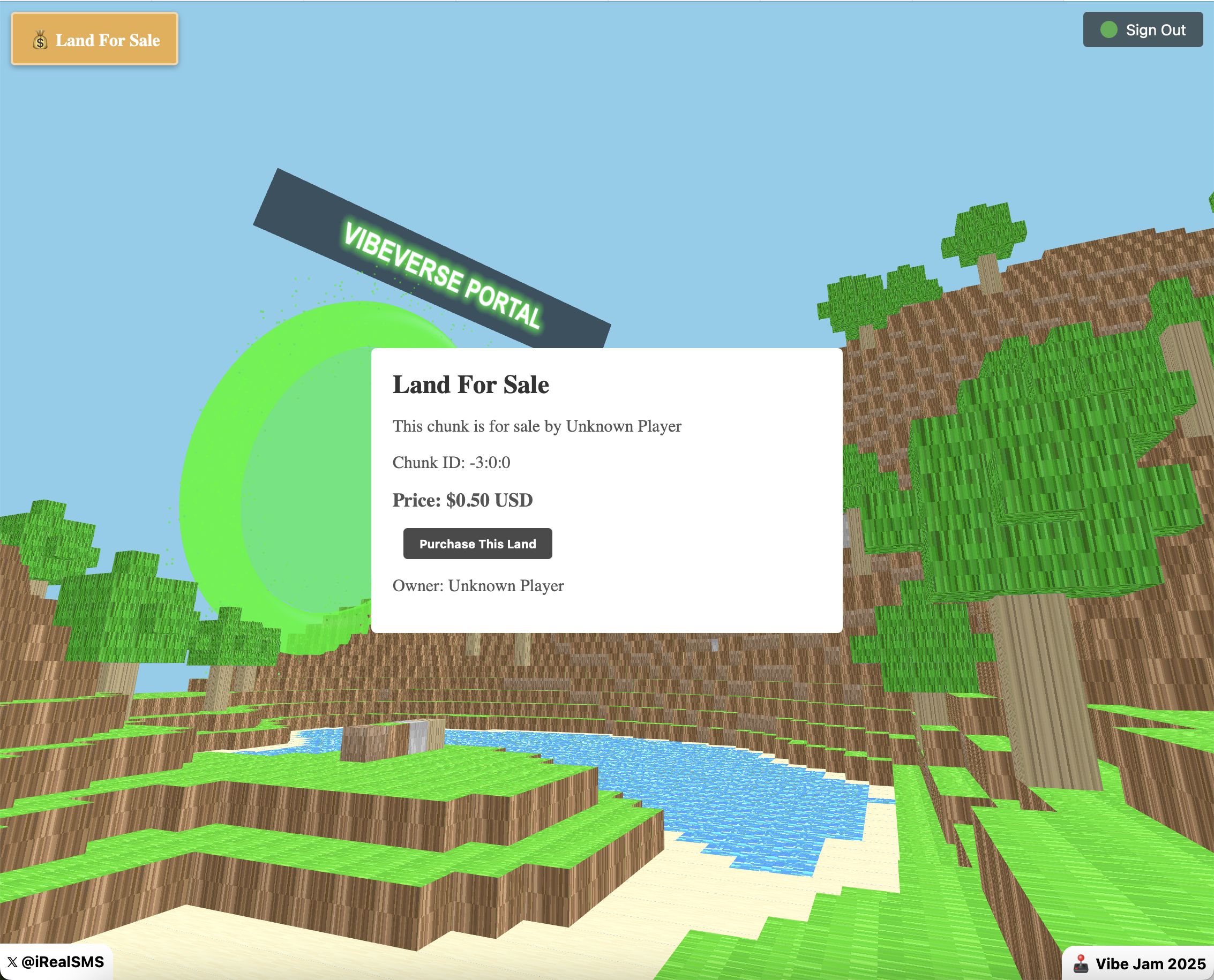Click the money bag emoji top-left corner
The height and width of the screenshot is (980, 1214).
40,40
